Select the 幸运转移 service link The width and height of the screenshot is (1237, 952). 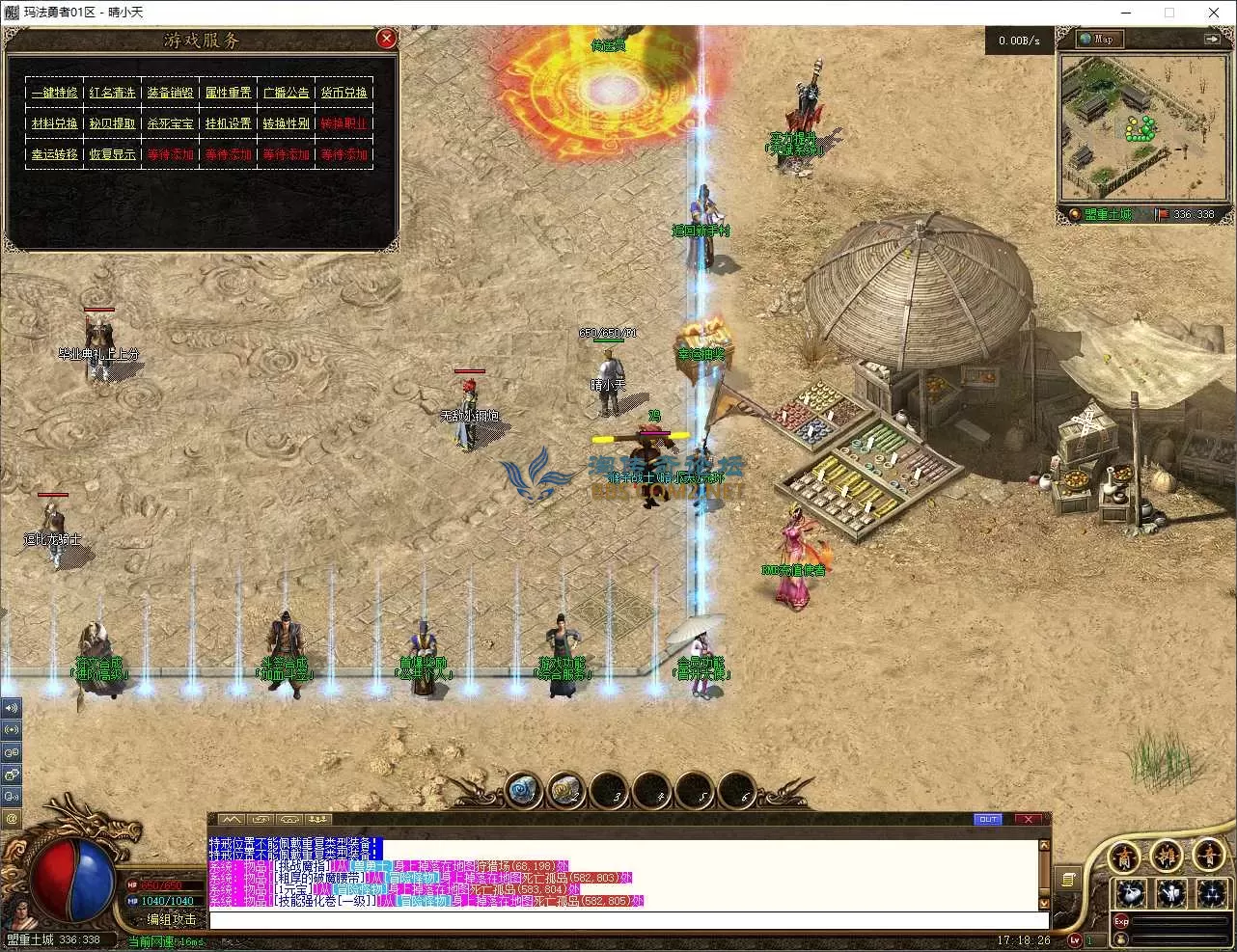click(x=54, y=154)
